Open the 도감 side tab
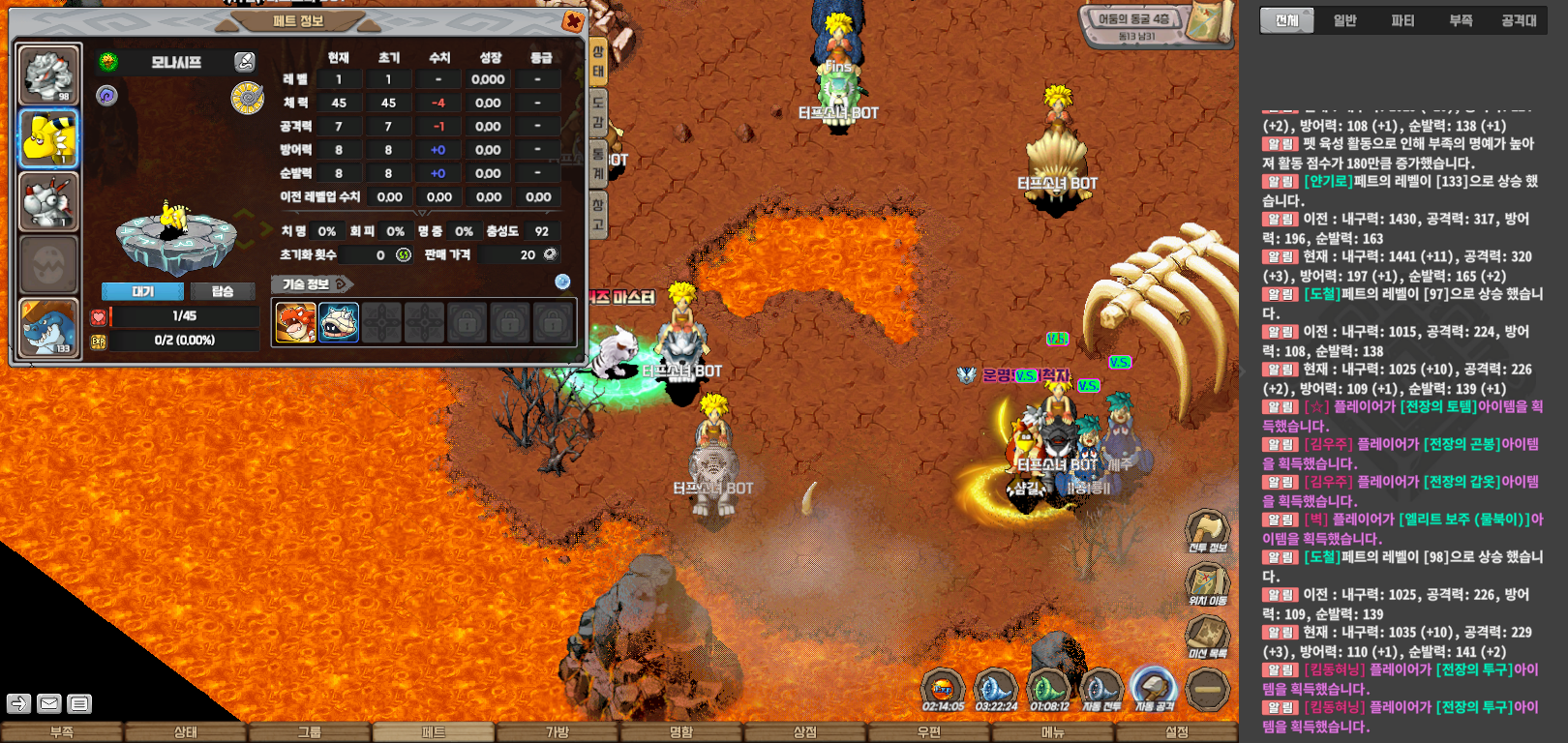Screen dimensions: 1568x743 598,110
